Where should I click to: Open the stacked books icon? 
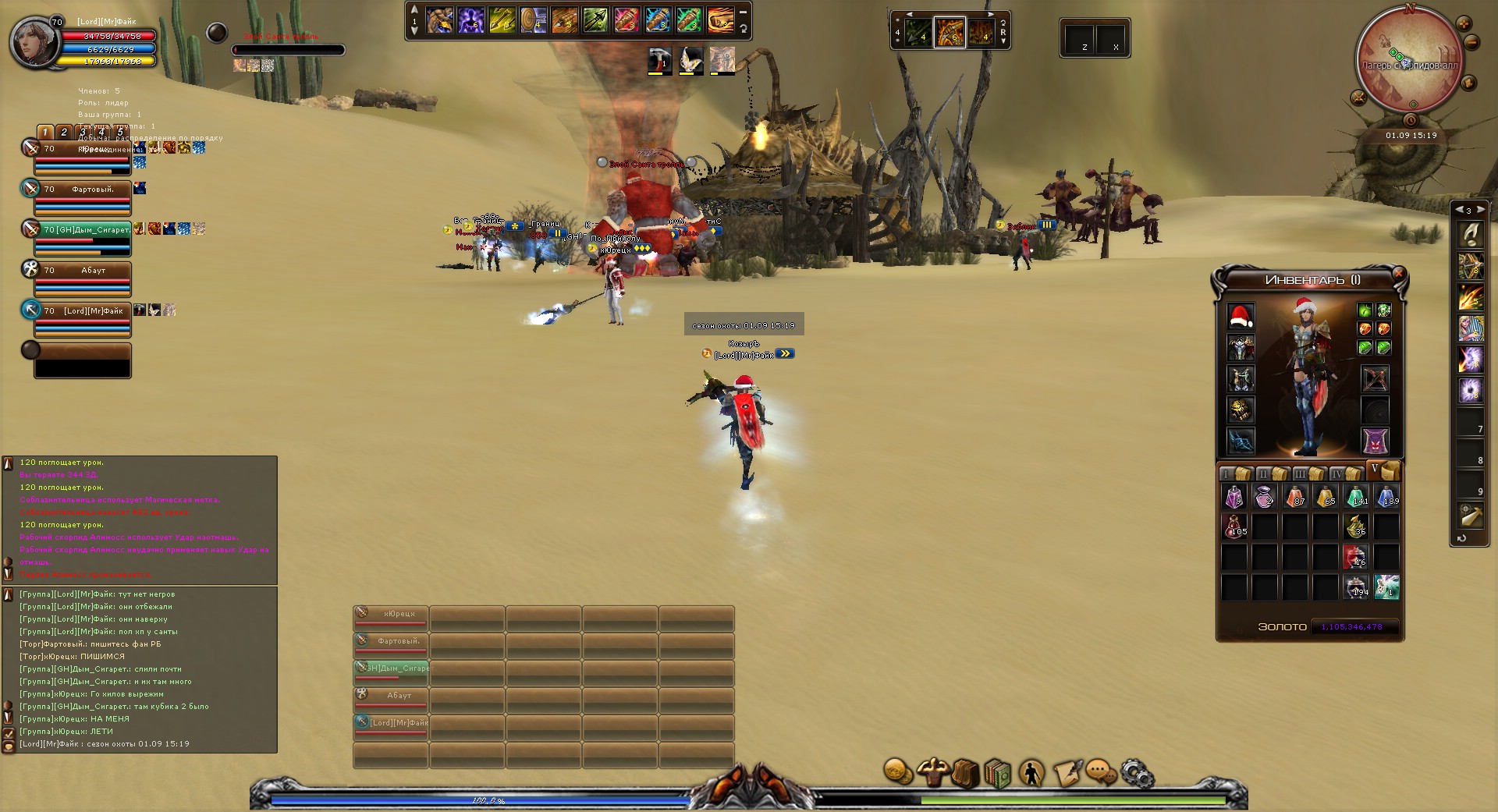998,774
